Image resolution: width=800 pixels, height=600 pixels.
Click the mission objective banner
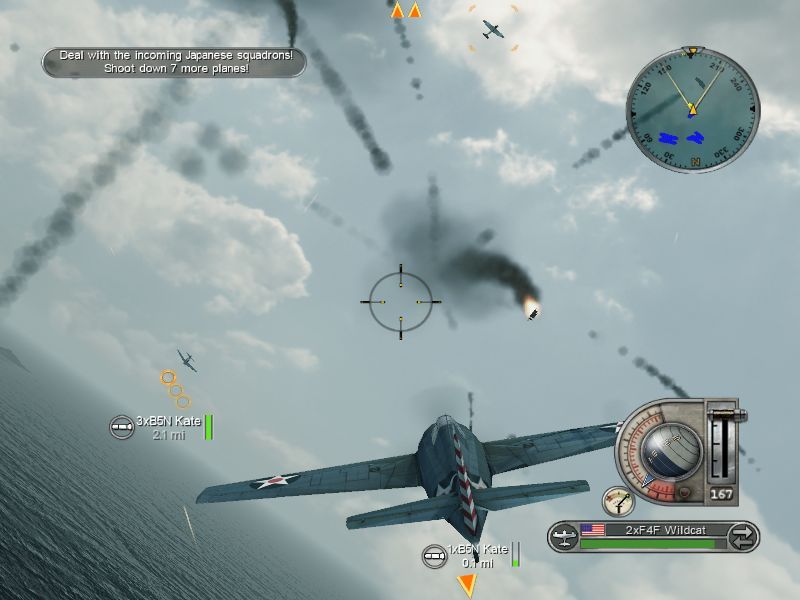coord(174,62)
